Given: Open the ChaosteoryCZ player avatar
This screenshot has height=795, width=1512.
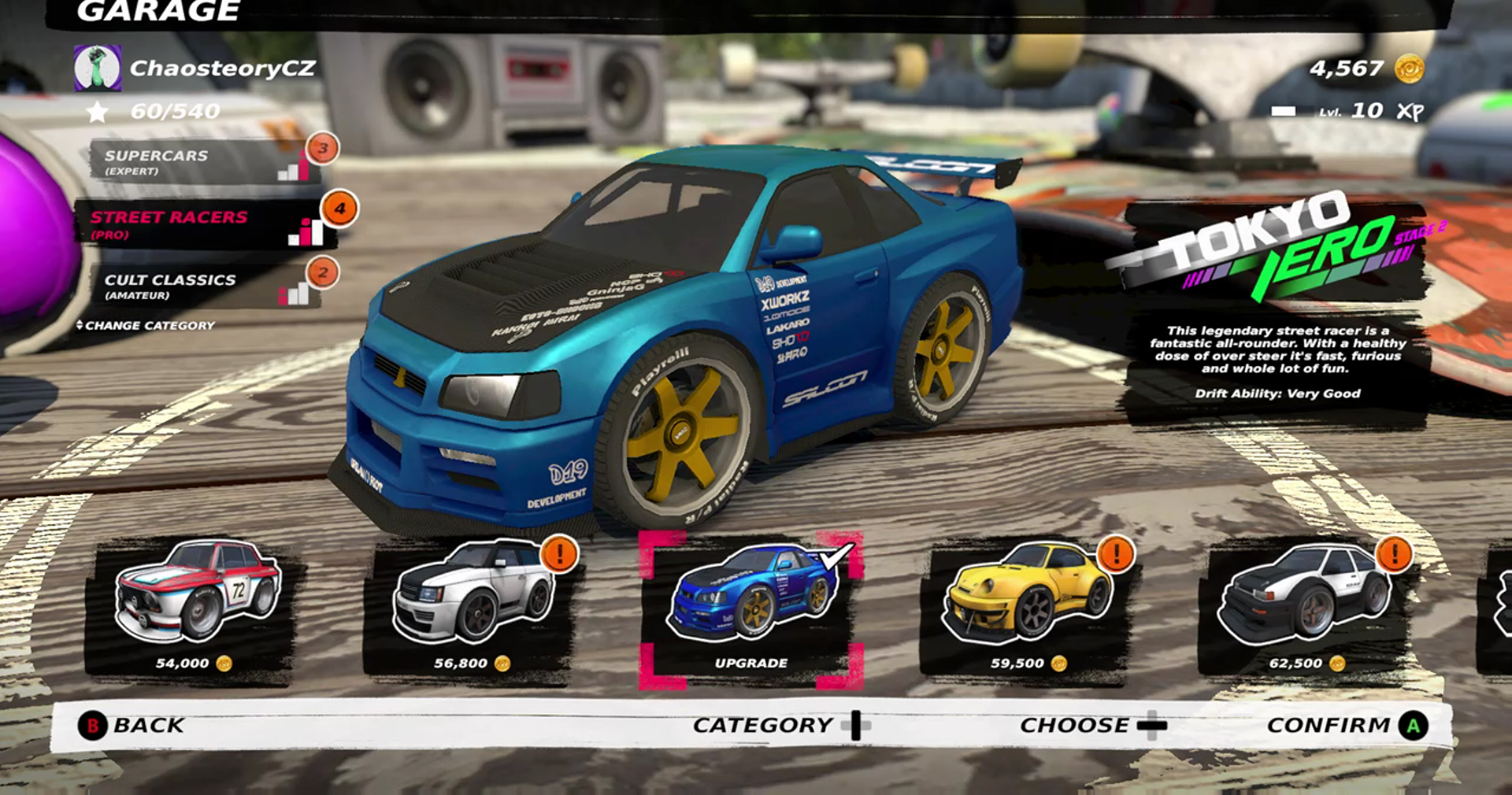Looking at the screenshot, I should click(x=97, y=68).
